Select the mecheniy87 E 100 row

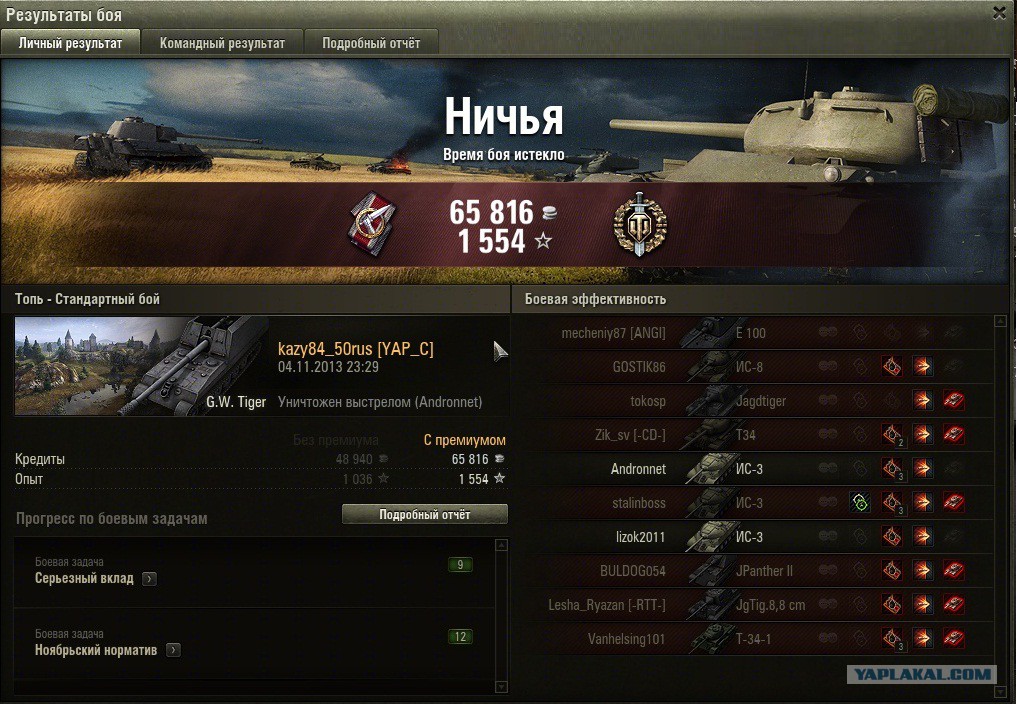750,333
